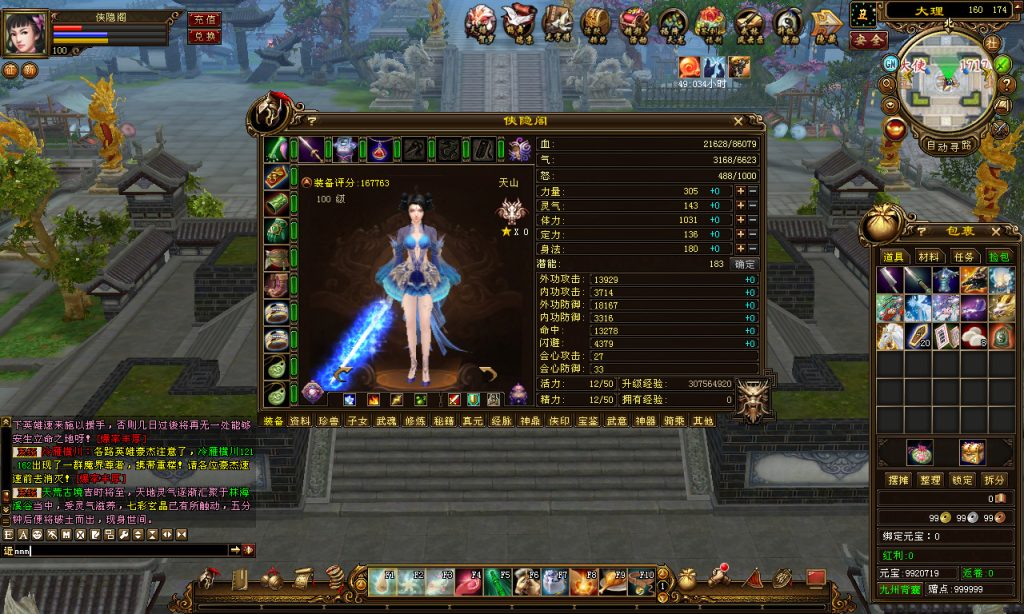Image resolution: width=1024 pixels, height=614 pixels.
Task: Click the 整理 button to sort bag
Action: coord(932,480)
